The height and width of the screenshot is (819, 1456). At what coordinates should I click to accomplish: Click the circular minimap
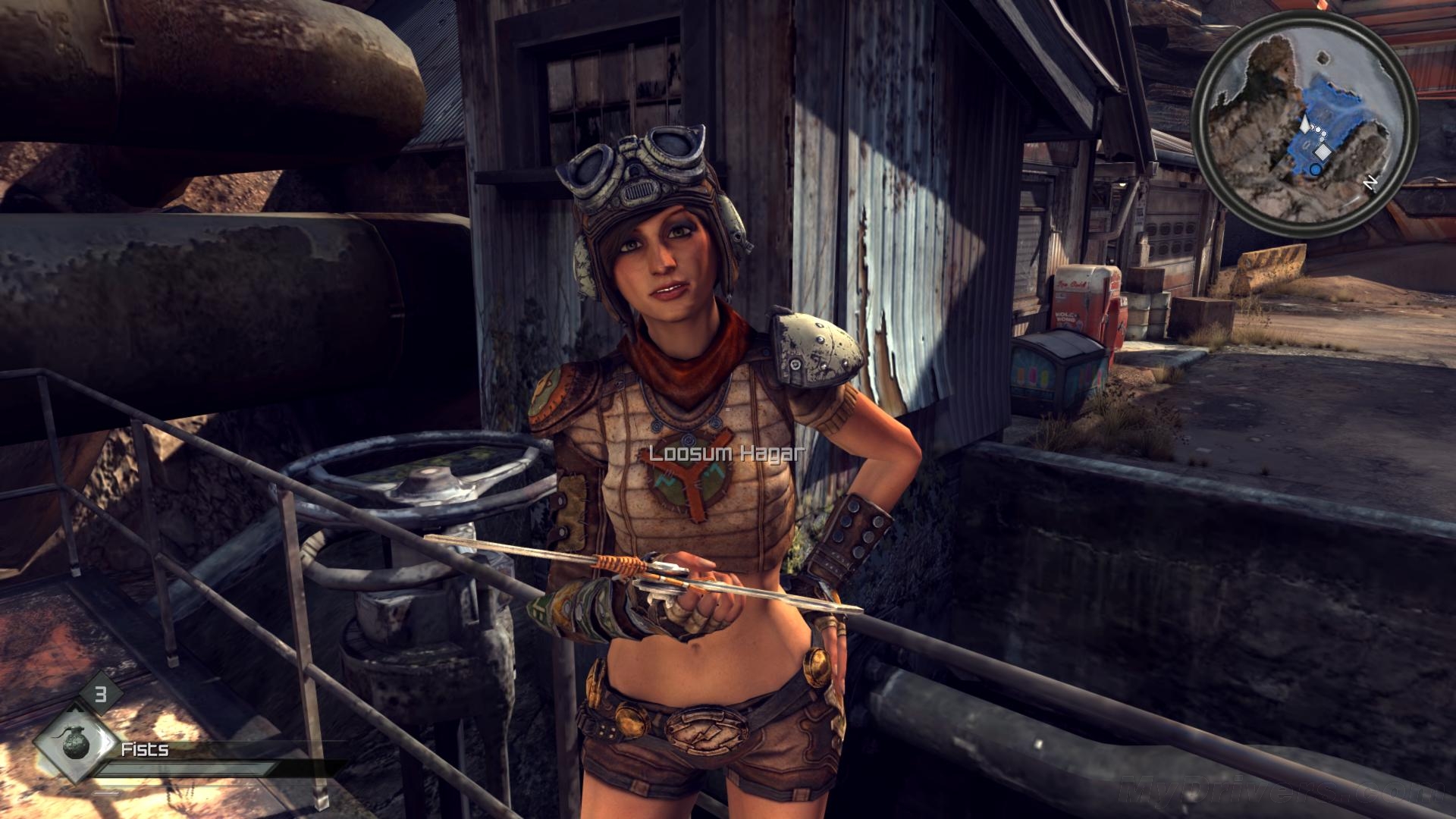[x=1304, y=123]
